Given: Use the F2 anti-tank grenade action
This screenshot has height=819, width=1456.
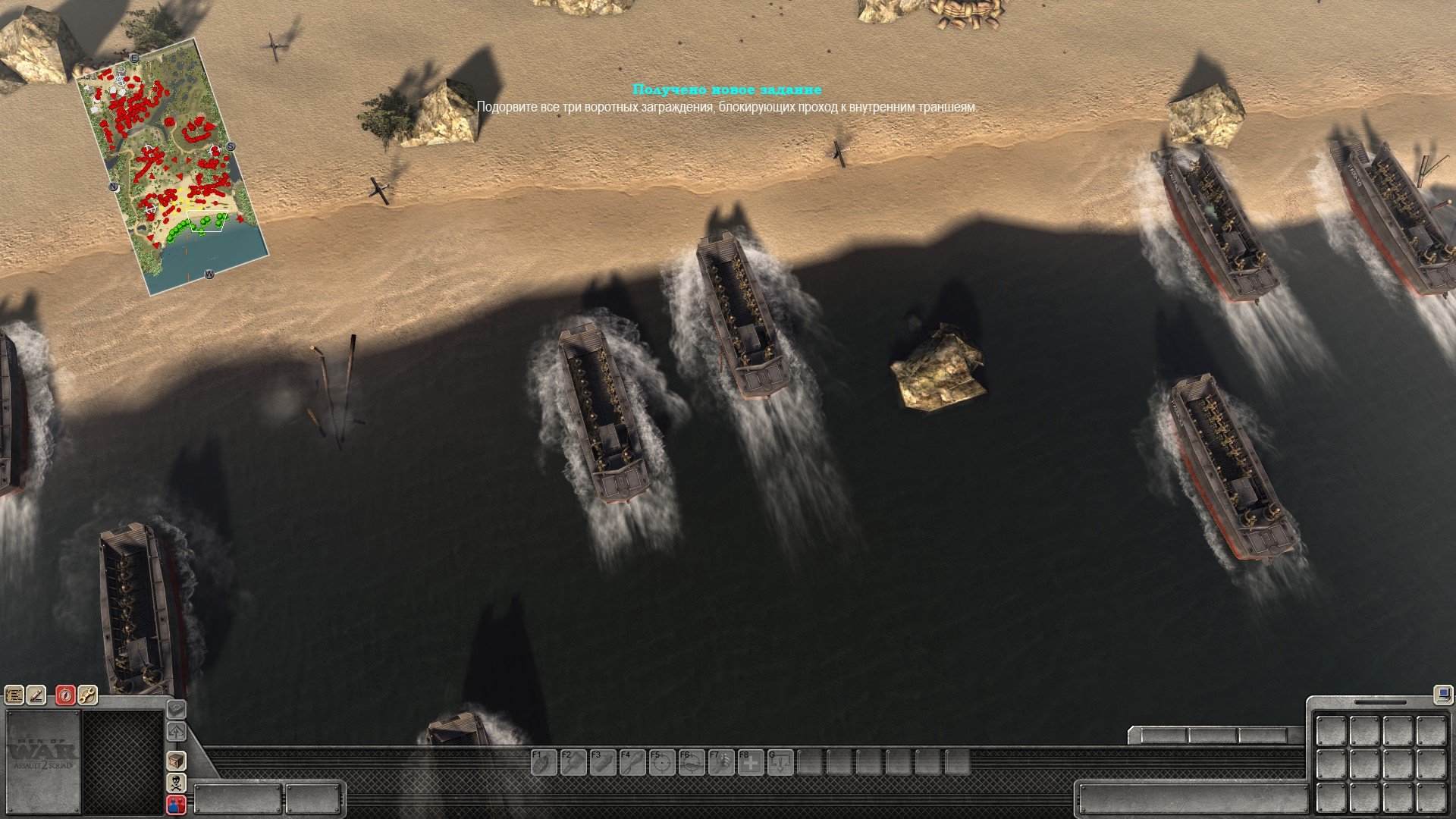Looking at the screenshot, I should click(573, 762).
